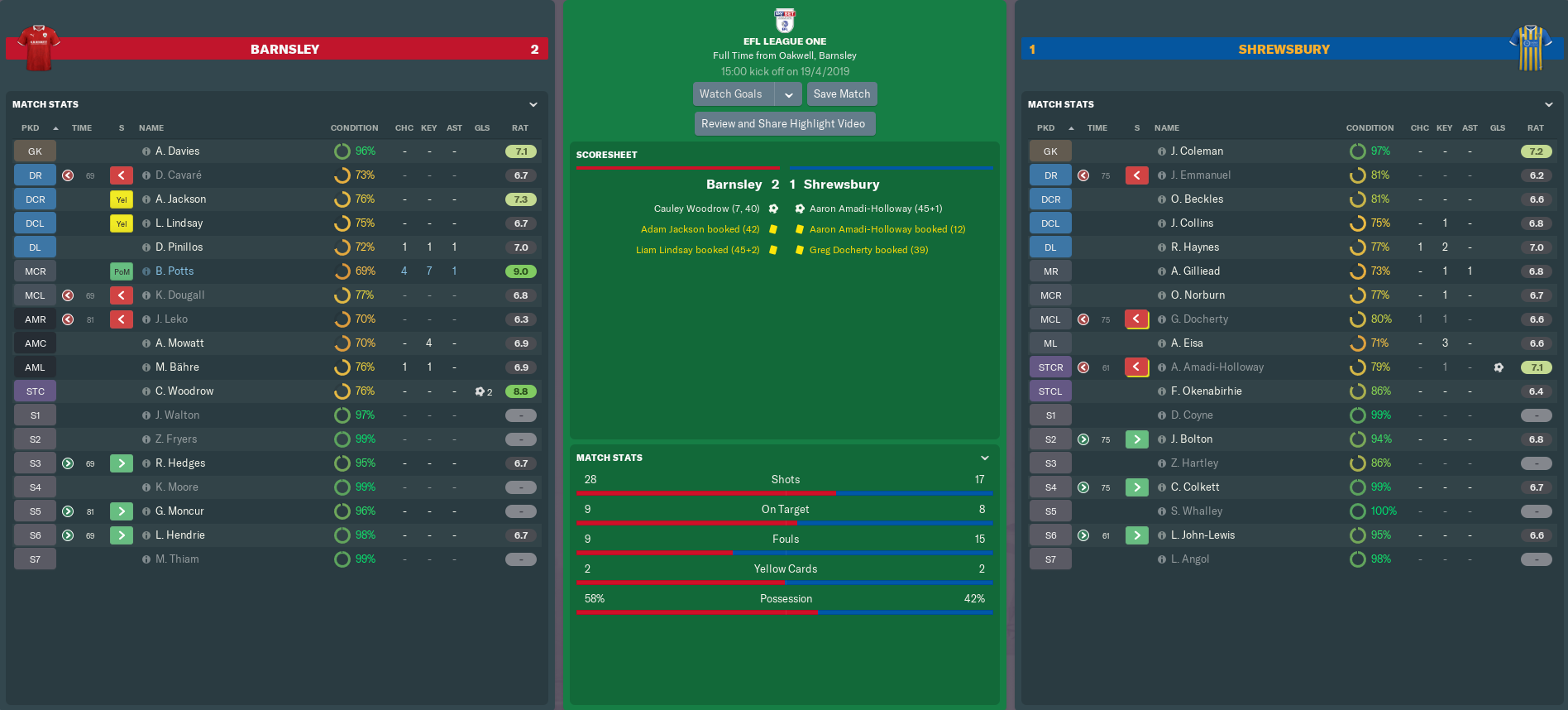1568x710 pixels.
Task: Click the Shrewsbury team name header
Action: point(1284,50)
